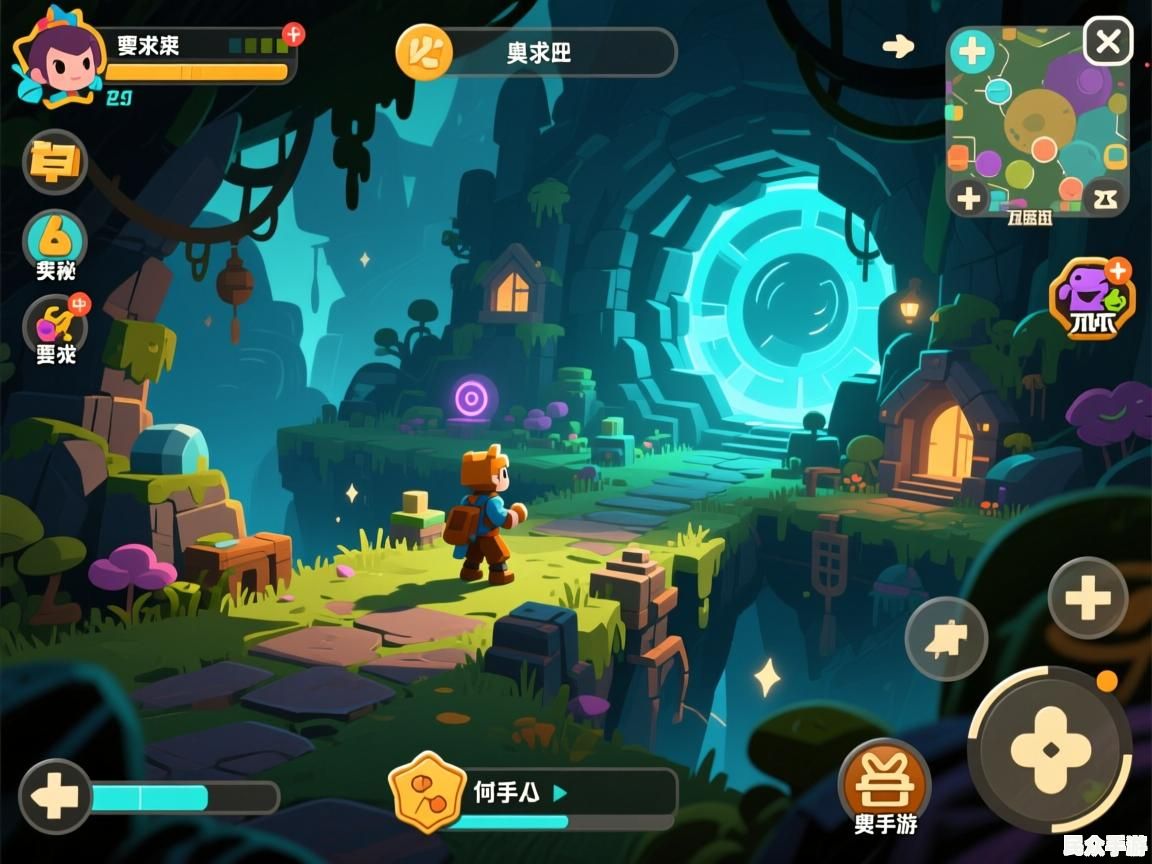Click the back arrow button

coord(54,797)
